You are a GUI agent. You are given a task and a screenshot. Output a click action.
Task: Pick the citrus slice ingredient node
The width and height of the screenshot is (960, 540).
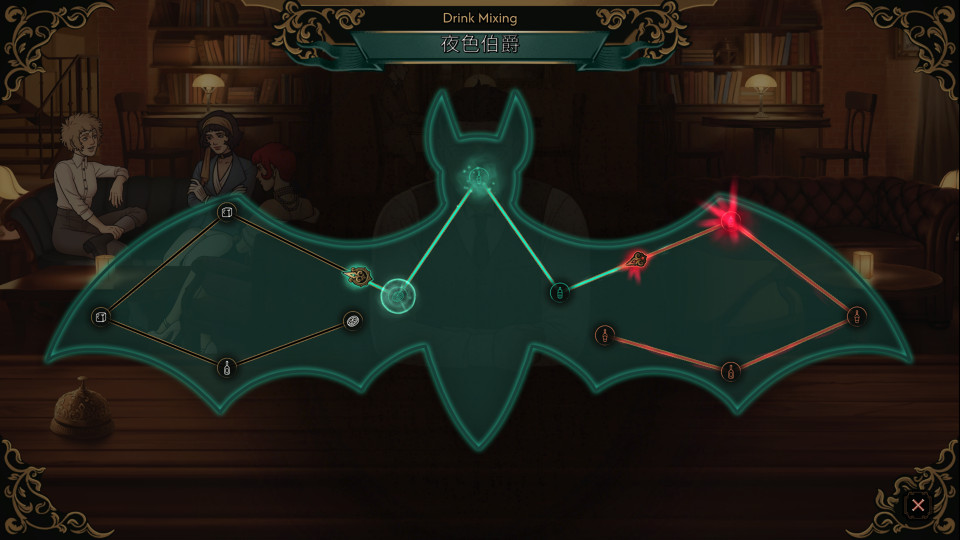tap(353, 320)
